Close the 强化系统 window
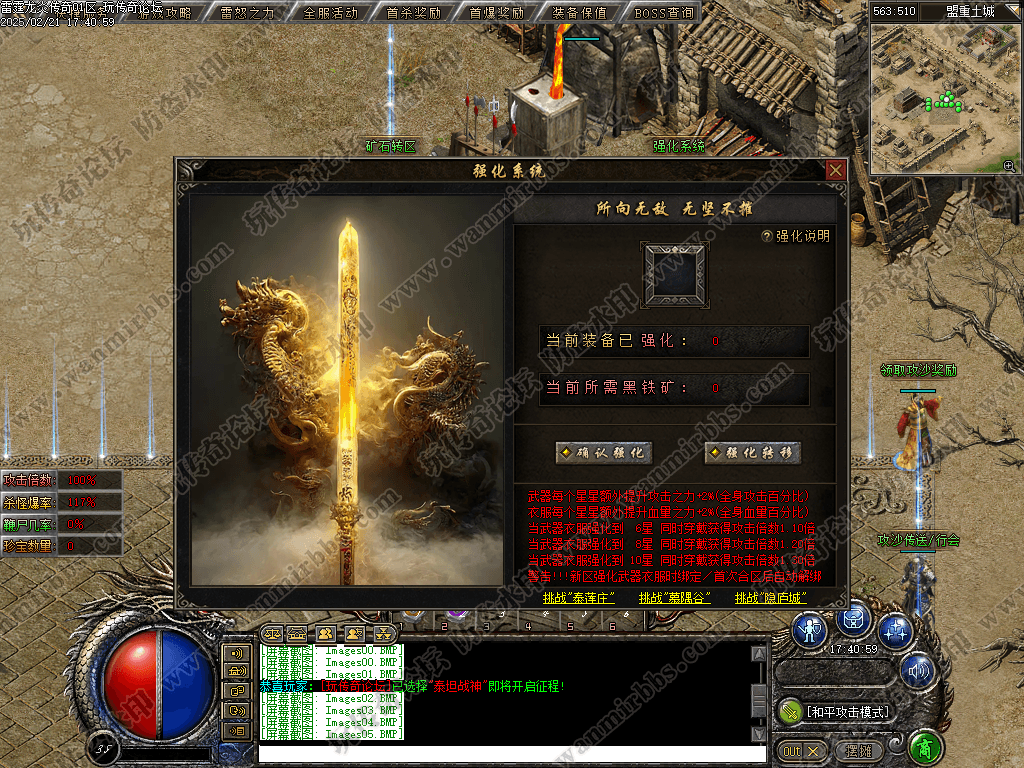Image resolution: width=1024 pixels, height=768 pixels. (836, 170)
